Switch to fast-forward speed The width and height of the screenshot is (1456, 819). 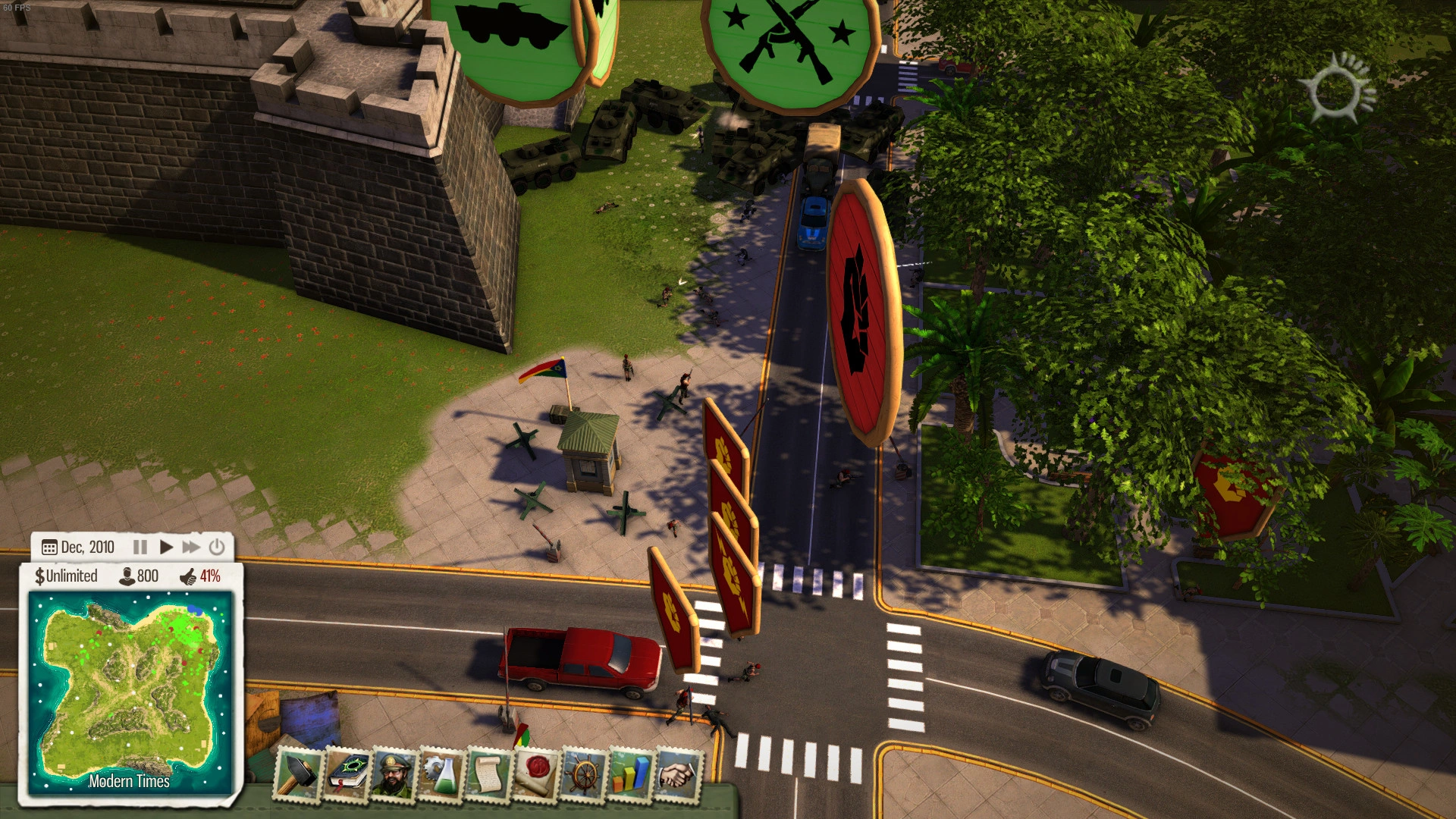pos(191,547)
